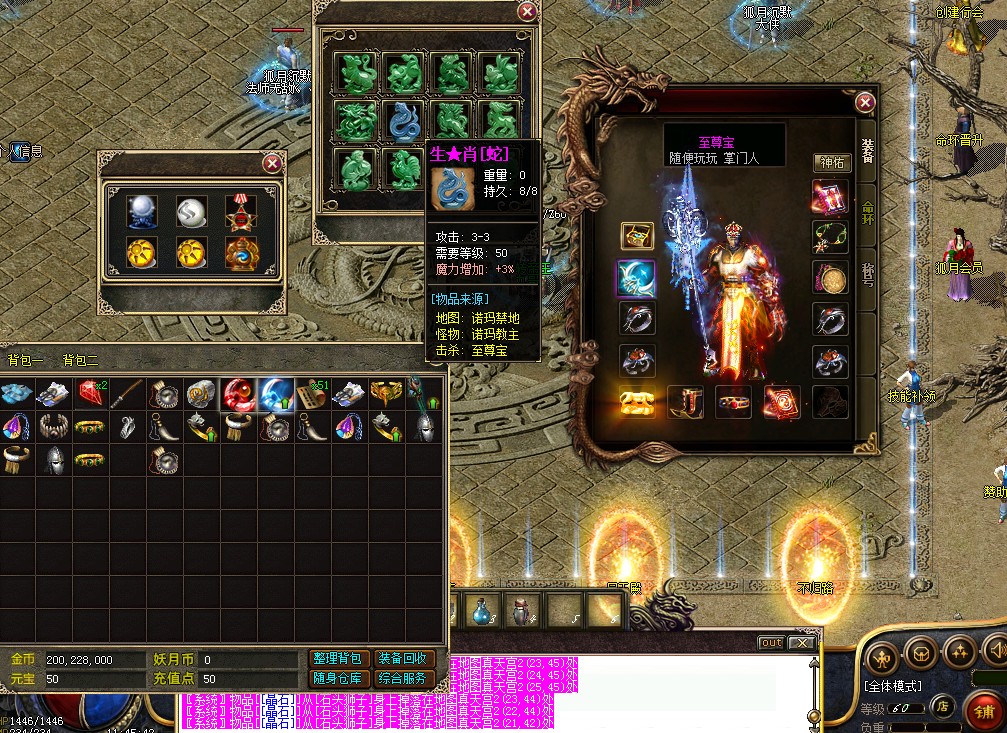Click the equipped treasure chest slot
The height and width of the screenshot is (733, 1007).
pyautogui.click(x=636, y=401)
